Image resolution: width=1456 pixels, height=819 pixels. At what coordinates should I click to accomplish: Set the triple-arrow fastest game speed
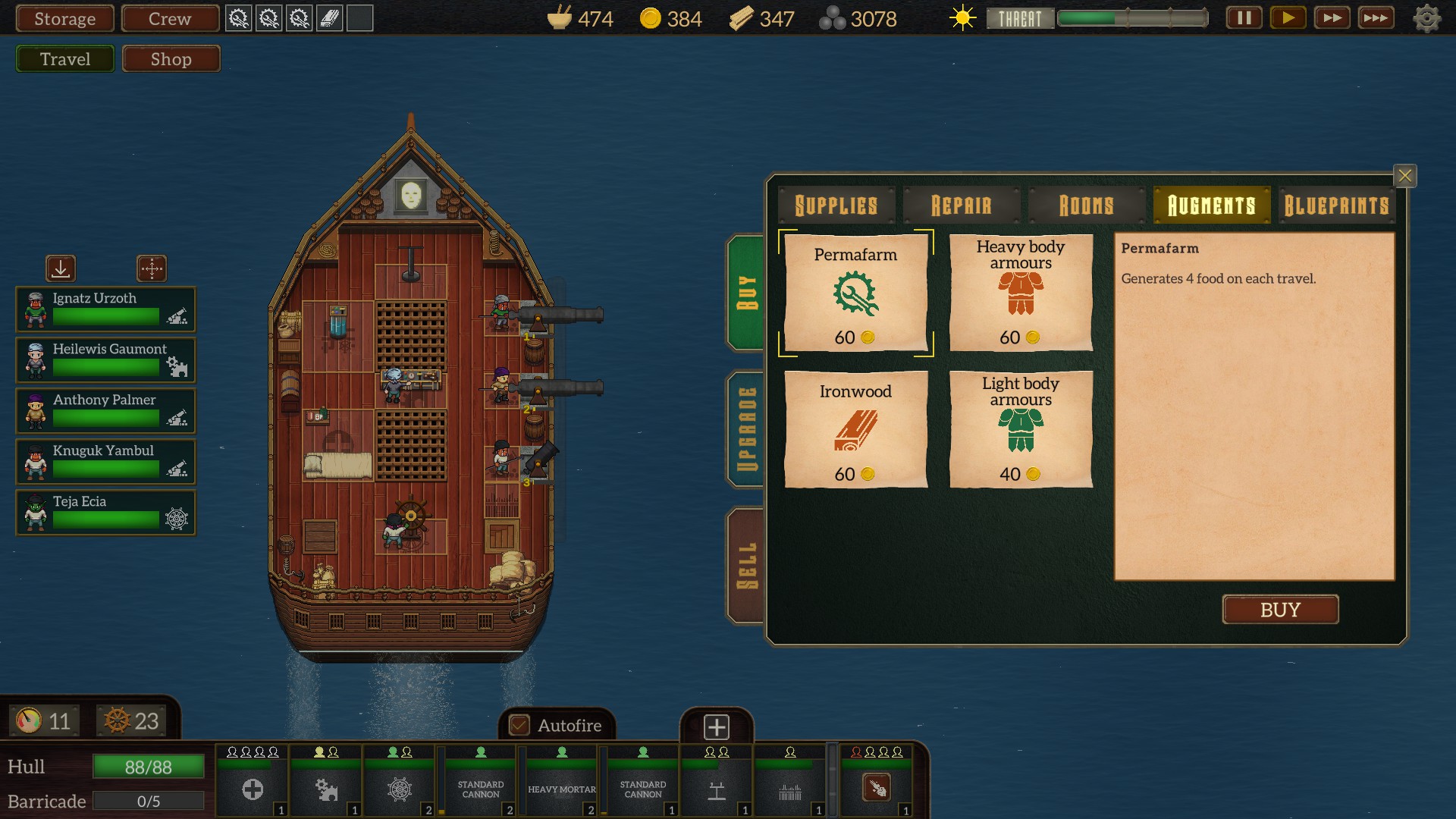tap(1375, 18)
